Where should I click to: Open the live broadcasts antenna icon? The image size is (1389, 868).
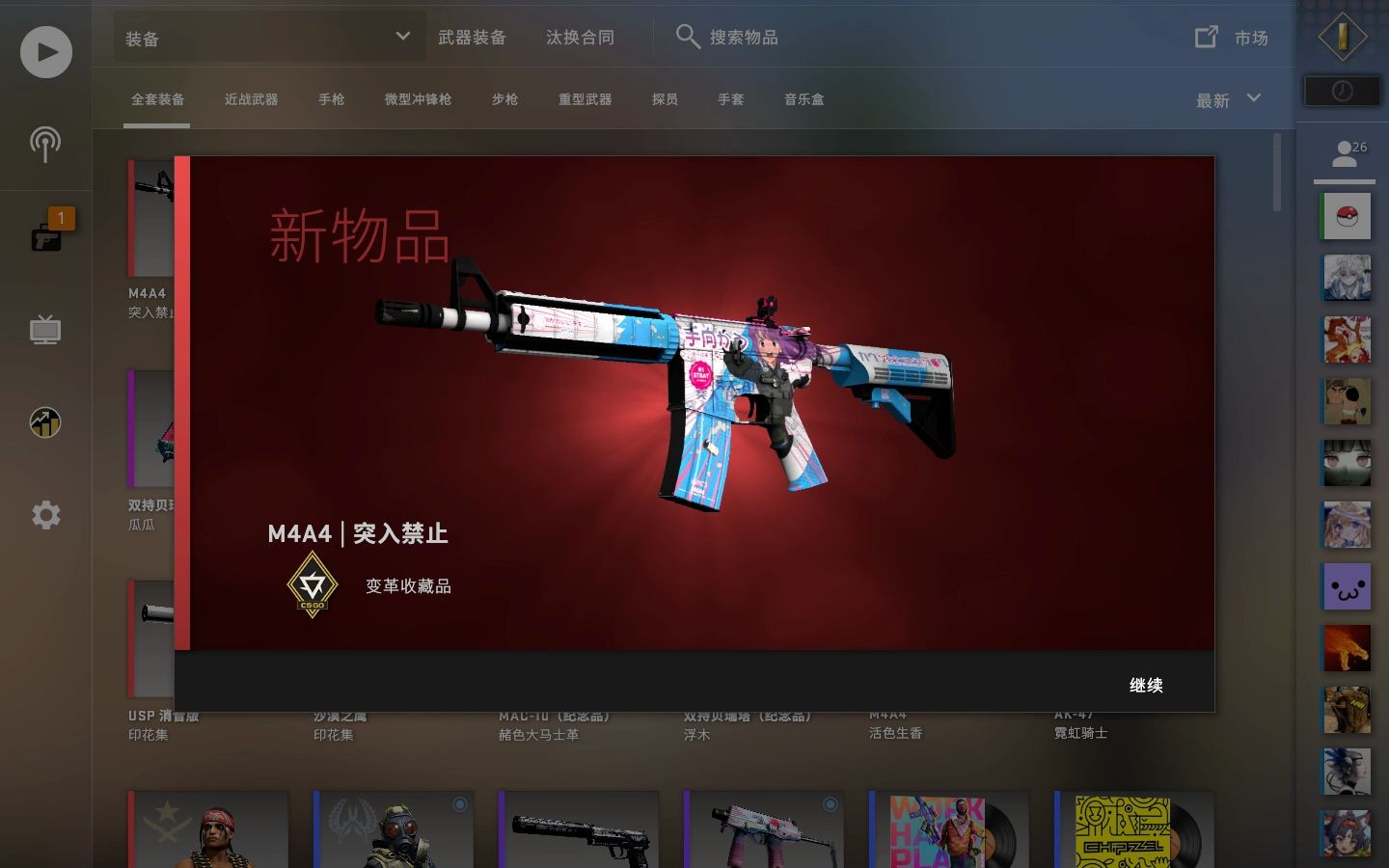coord(45,145)
